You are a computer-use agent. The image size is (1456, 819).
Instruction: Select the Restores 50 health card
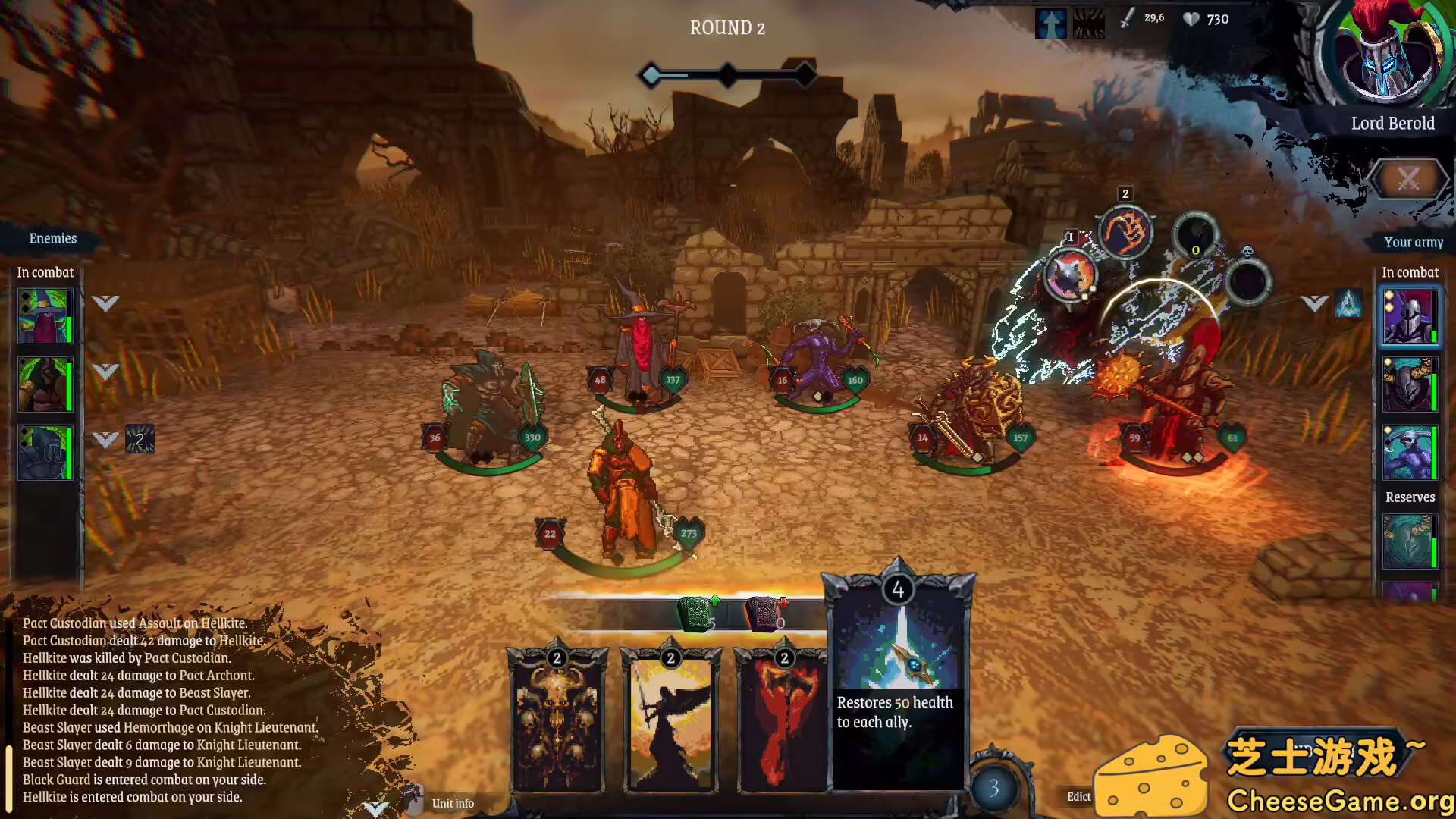coord(897,682)
